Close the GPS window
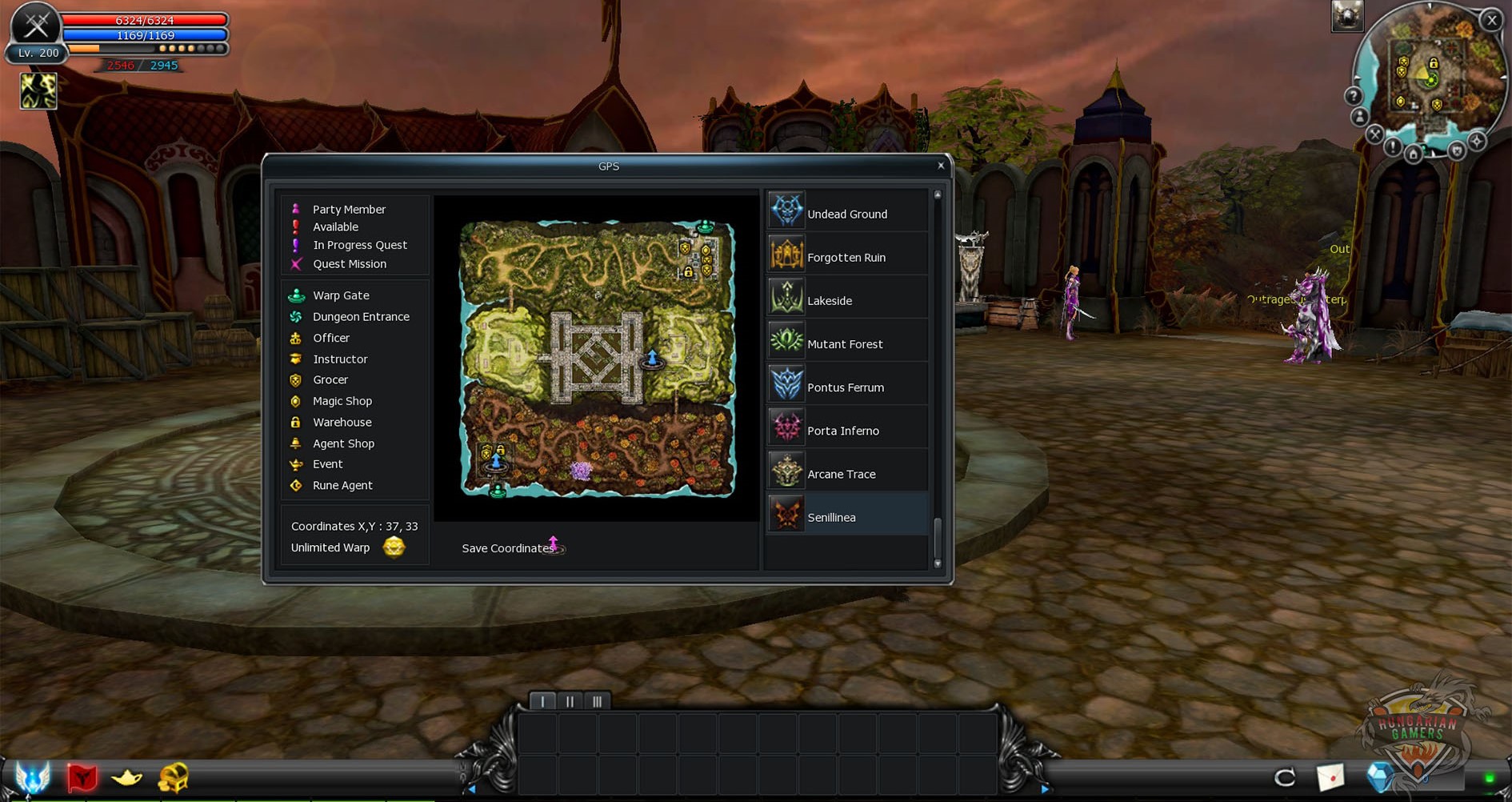The image size is (1512, 802). 941,166
